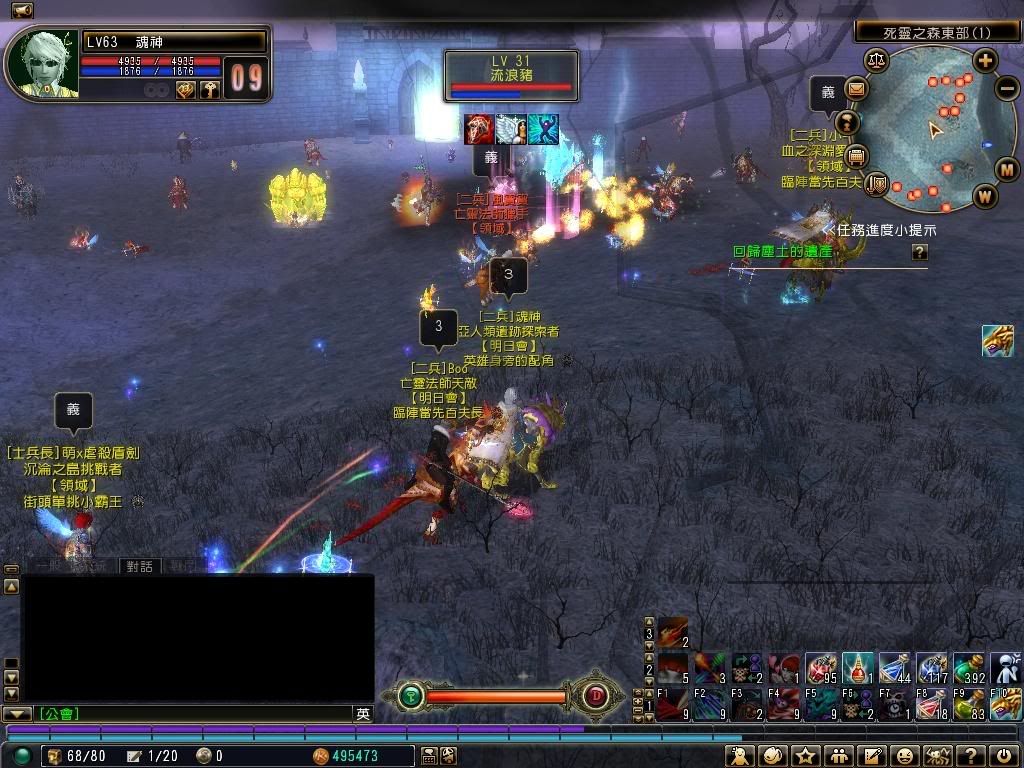
Task: Open the help question mark menu button
Action: tap(968, 756)
